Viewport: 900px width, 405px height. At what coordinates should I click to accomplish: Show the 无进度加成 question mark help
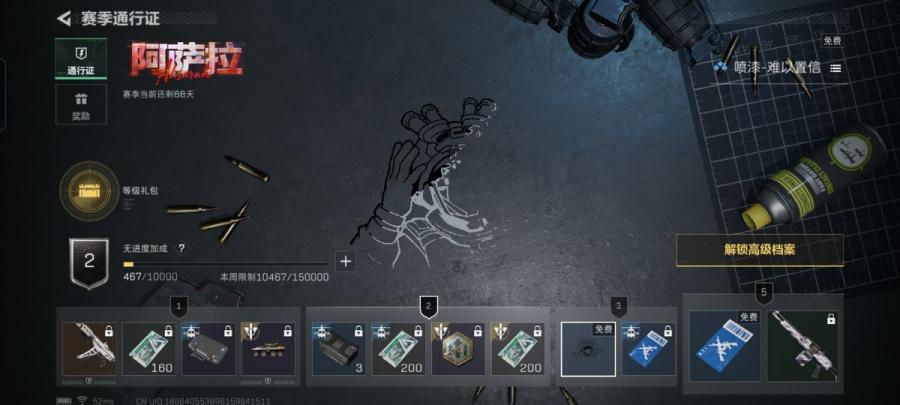click(x=181, y=248)
